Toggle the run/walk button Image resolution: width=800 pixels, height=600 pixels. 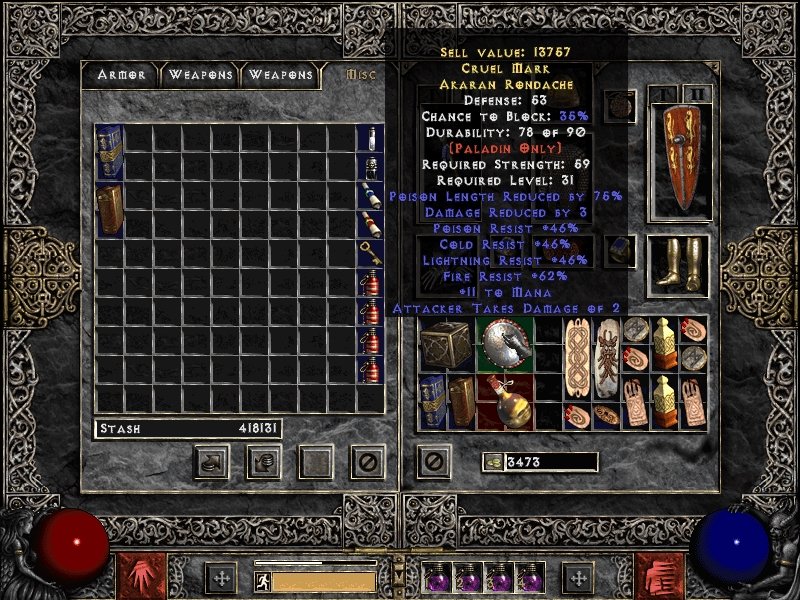[x=263, y=581]
